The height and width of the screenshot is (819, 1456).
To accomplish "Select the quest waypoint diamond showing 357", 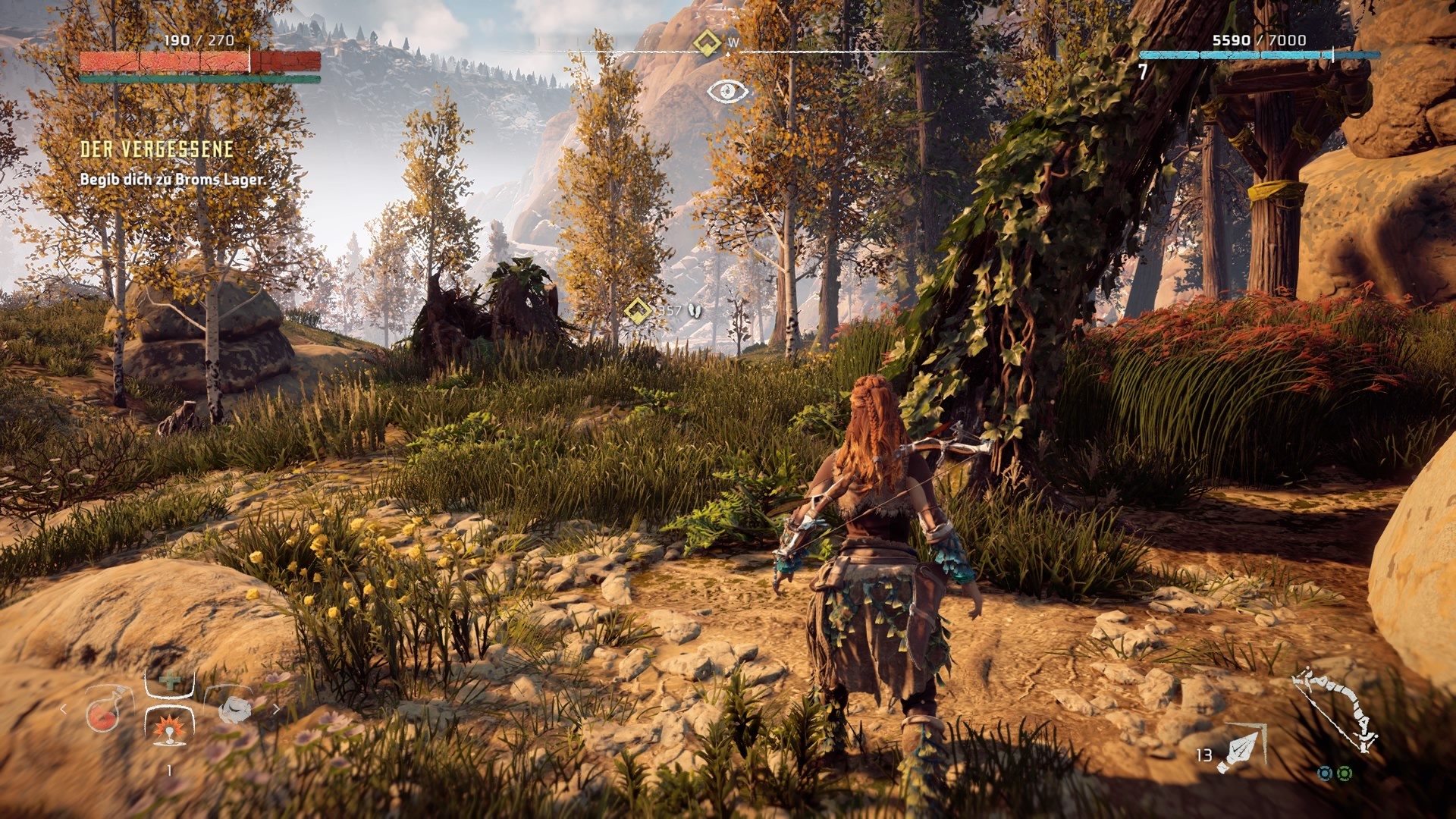I will click(638, 310).
